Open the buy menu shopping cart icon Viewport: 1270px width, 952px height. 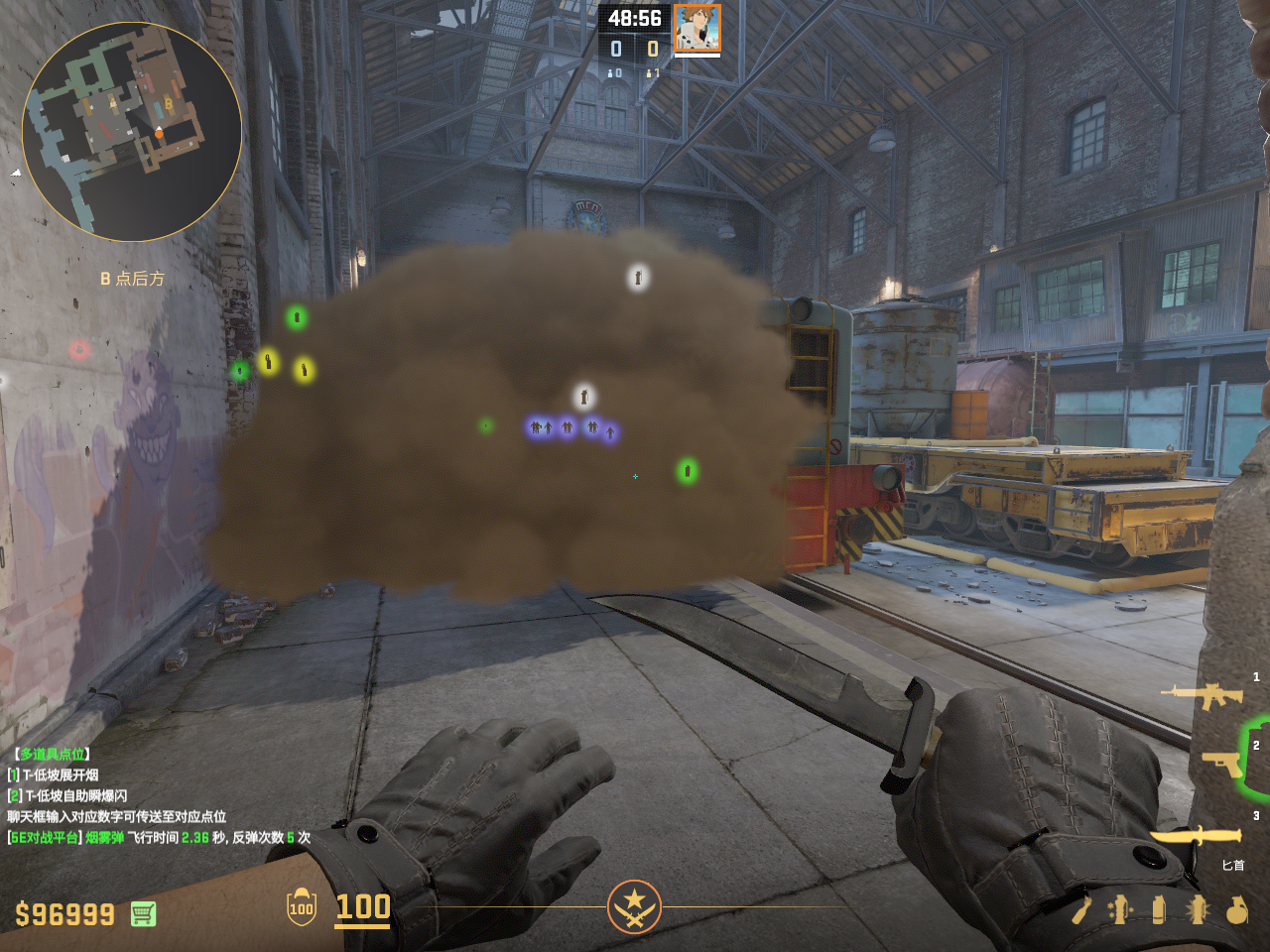tap(143, 913)
